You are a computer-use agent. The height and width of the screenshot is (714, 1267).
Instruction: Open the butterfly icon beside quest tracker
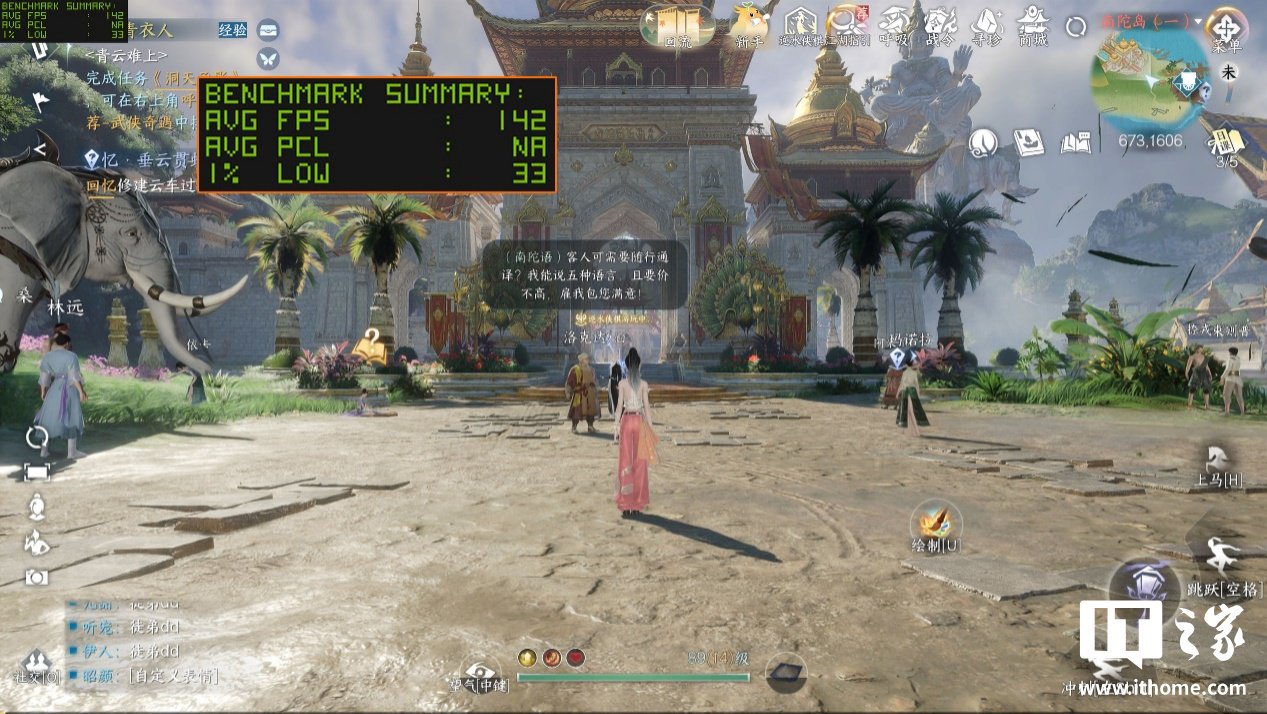(x=268, y=59)
